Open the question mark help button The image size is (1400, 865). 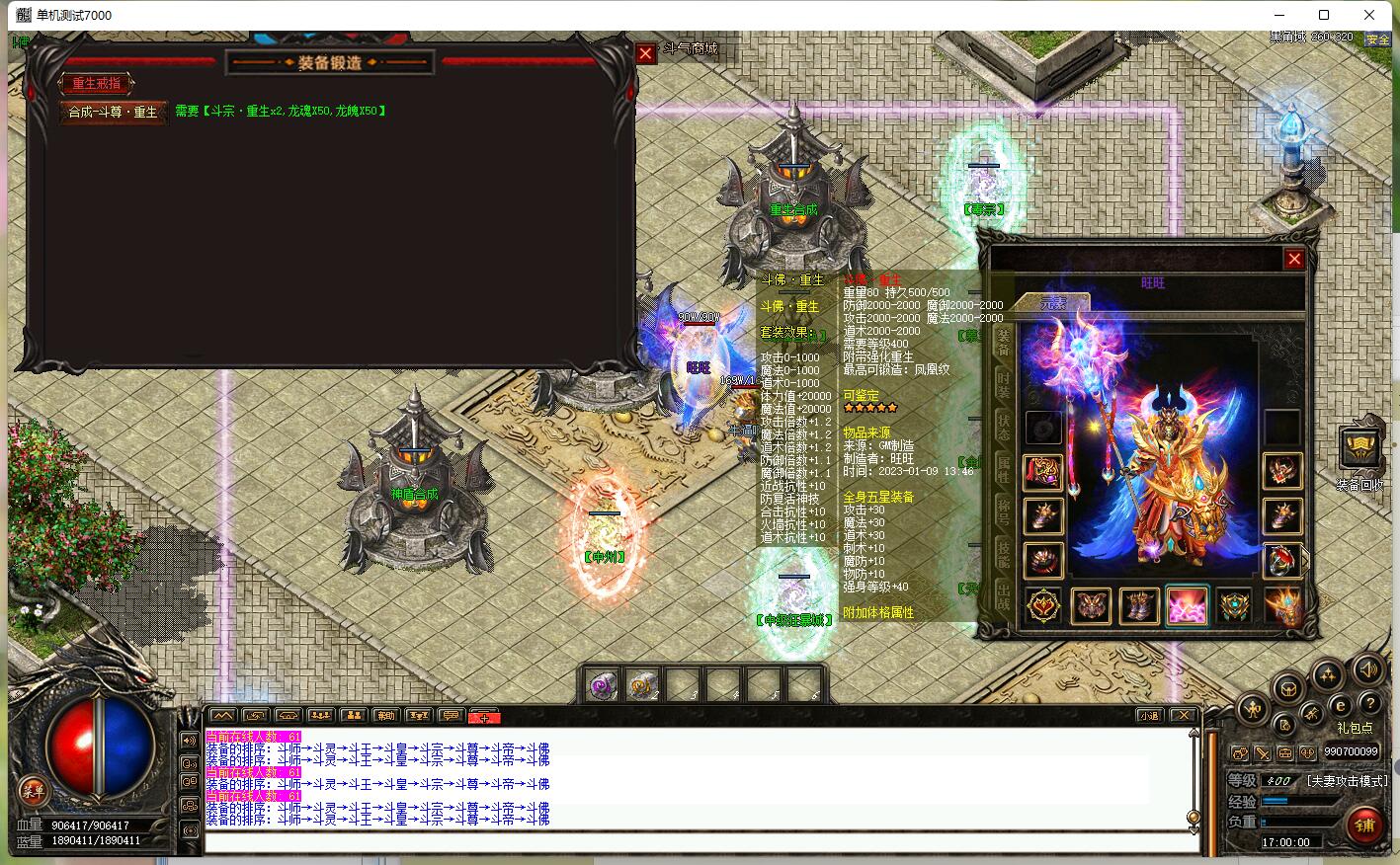[1369, 704]
